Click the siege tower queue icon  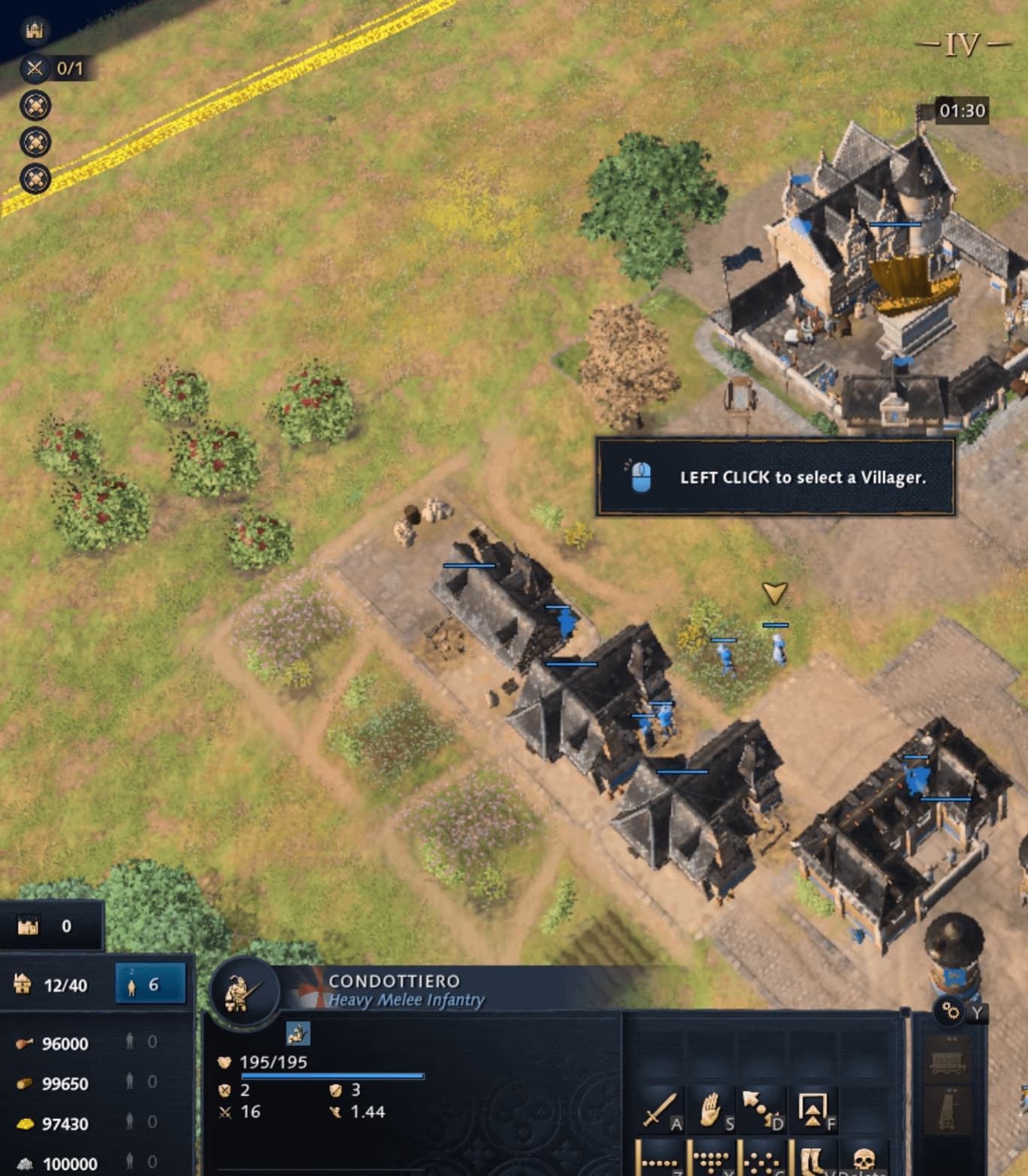948,1111
